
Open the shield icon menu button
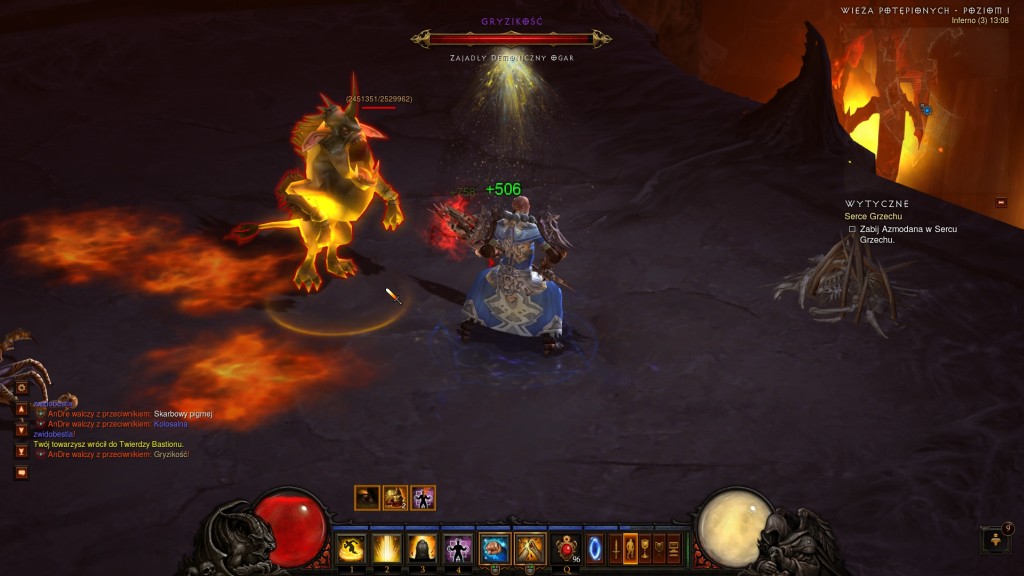click(659, 548)
